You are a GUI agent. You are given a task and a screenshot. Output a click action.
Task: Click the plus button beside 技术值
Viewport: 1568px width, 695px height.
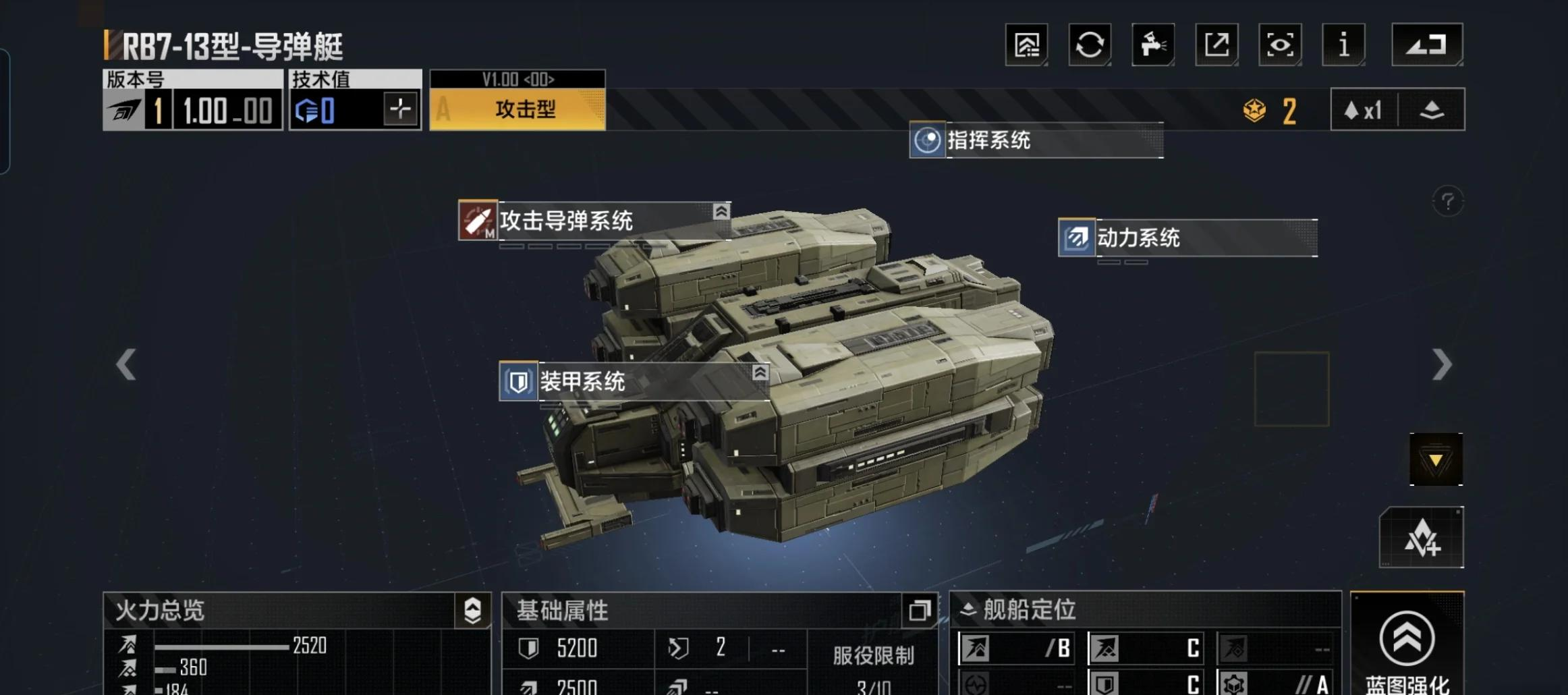[x=400, y=109]
